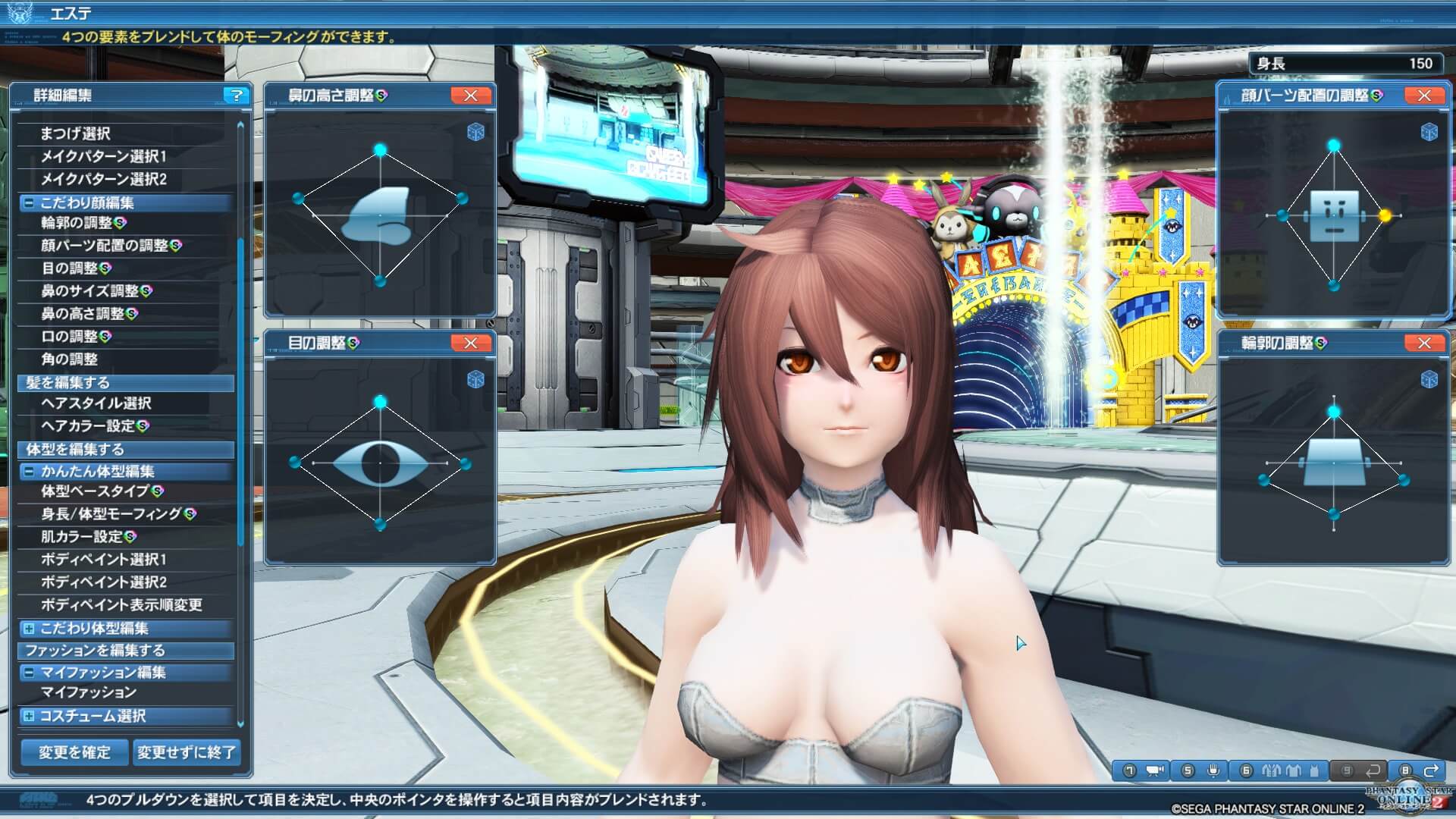Select ボディペイント選択1 entry
This screenshot has height=819, width=1456.
pyautogui.click(x=103, y=560)
